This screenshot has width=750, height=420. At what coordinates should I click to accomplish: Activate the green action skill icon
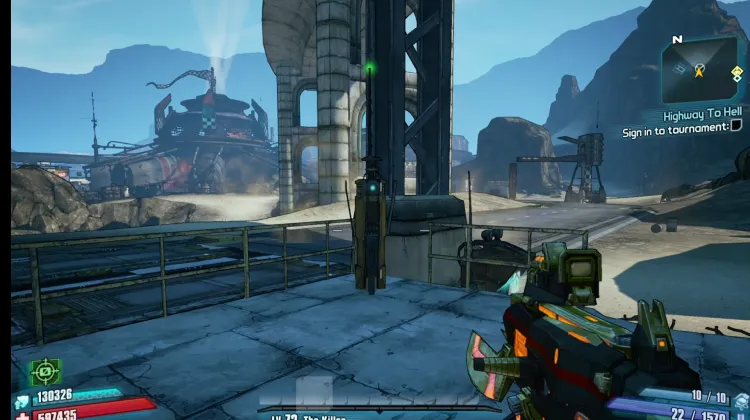coord(44,372)
